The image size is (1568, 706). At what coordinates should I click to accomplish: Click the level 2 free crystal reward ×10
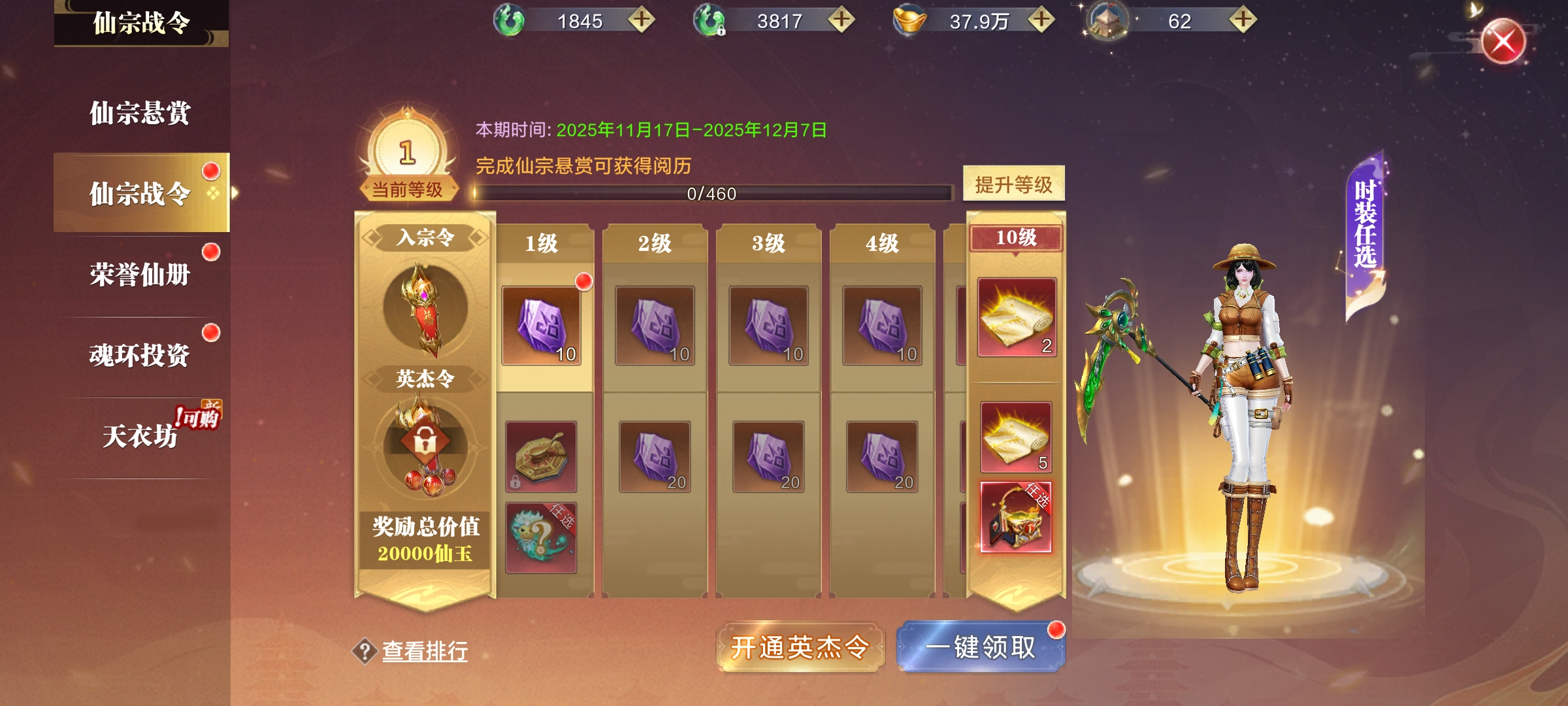tap(655, 325)
